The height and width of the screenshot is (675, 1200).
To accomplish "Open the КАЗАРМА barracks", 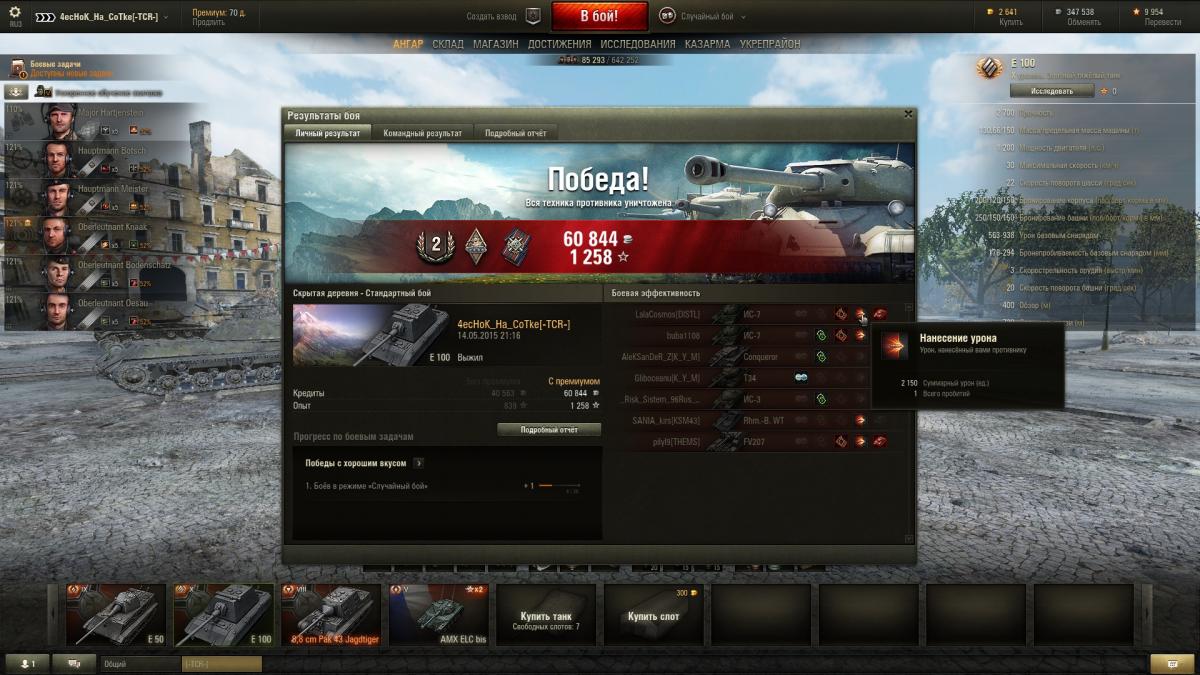I will [707, 44].
